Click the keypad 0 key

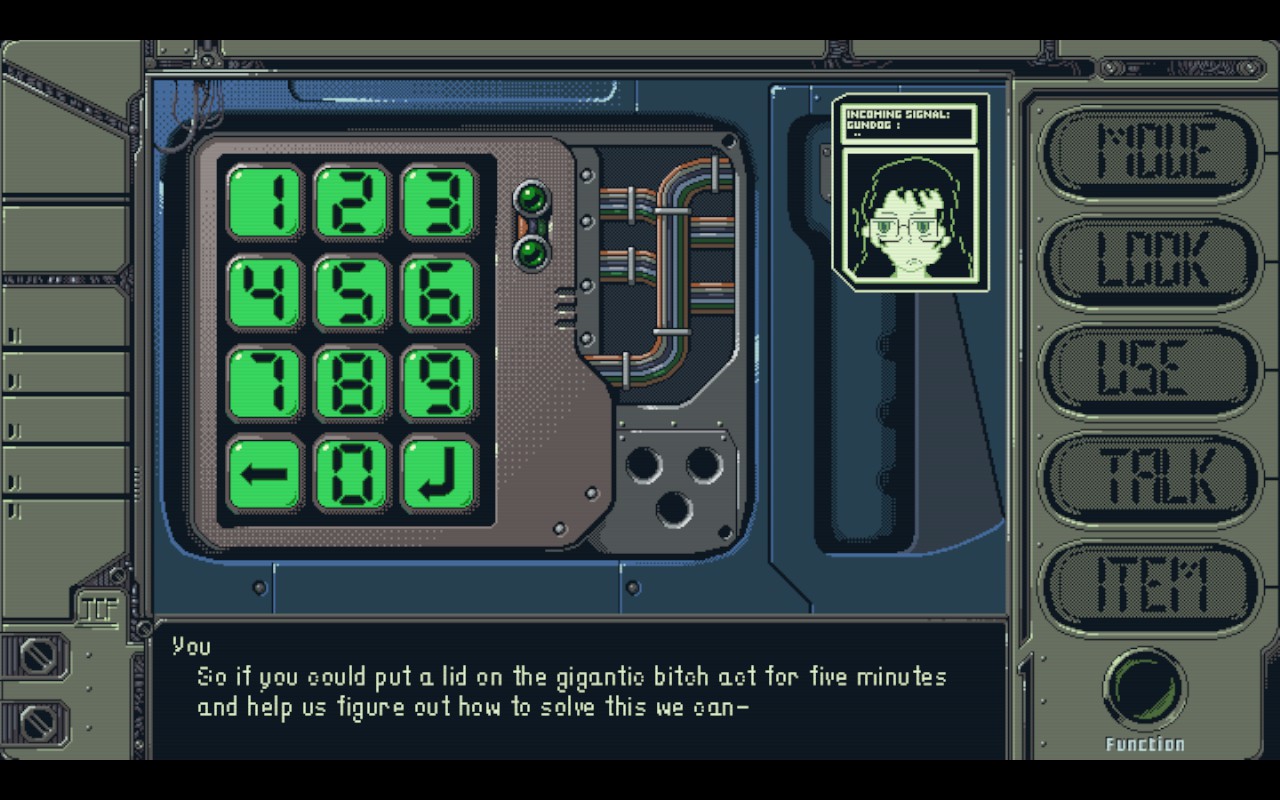[352, 474]
